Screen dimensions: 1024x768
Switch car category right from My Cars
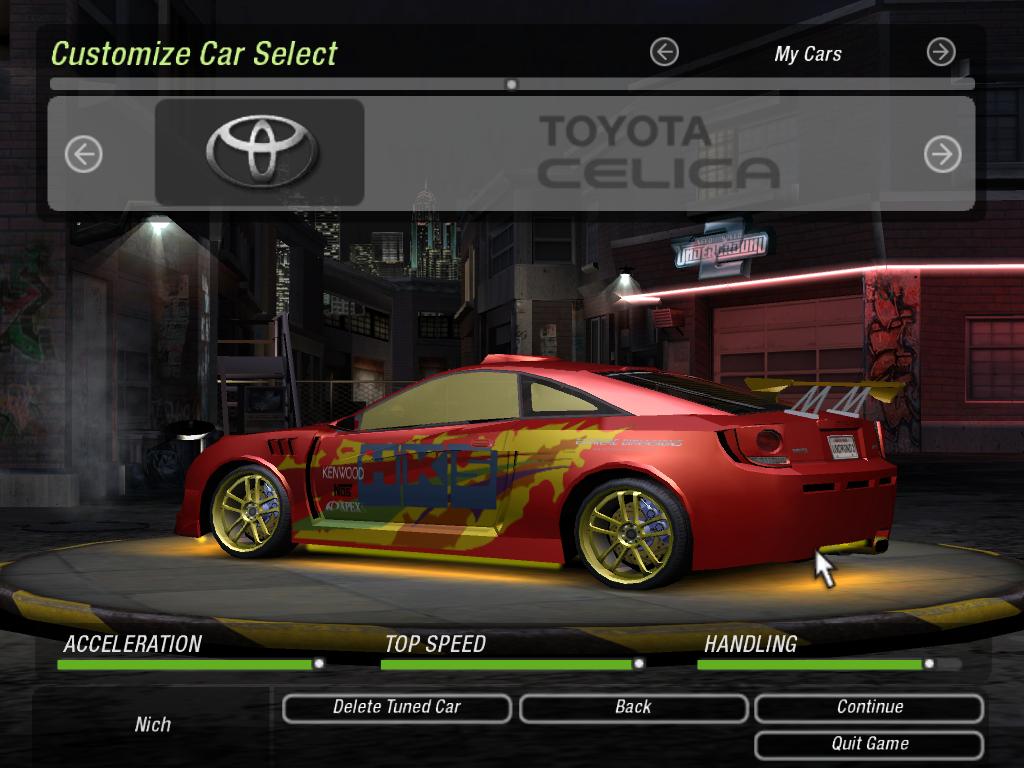[941, 52]
